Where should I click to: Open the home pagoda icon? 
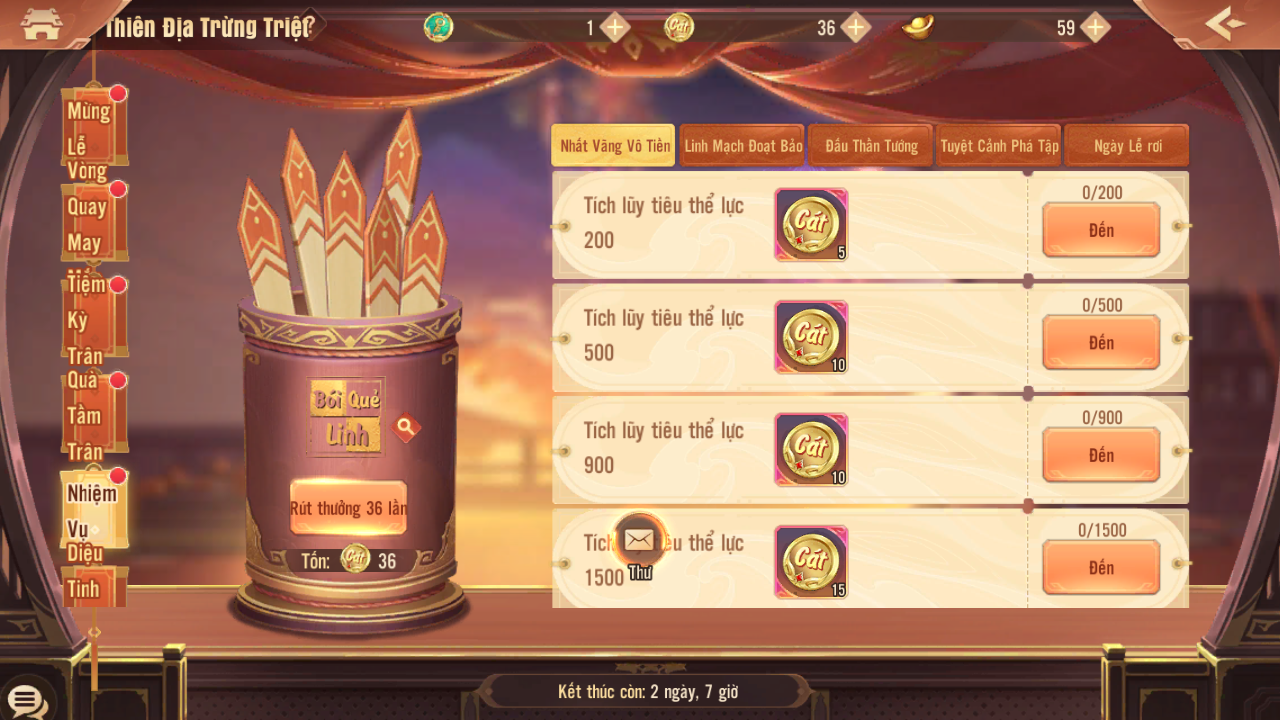pos(41,24)
